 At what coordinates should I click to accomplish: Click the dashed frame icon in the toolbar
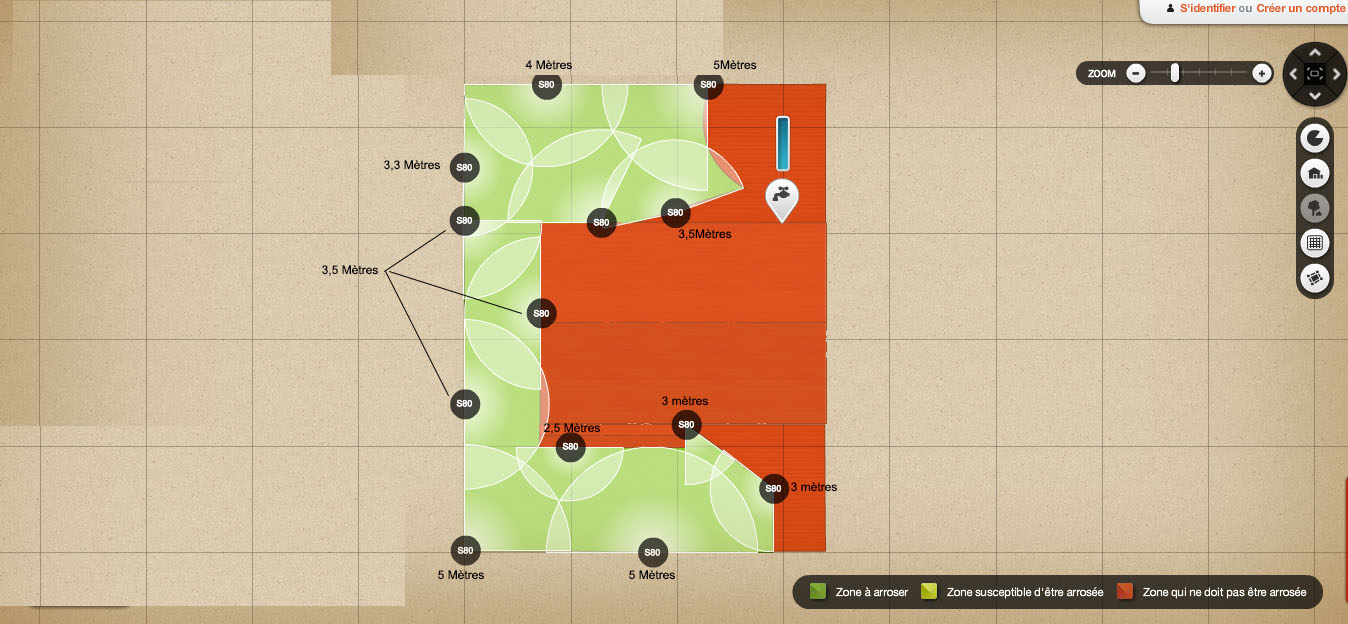1315,278
